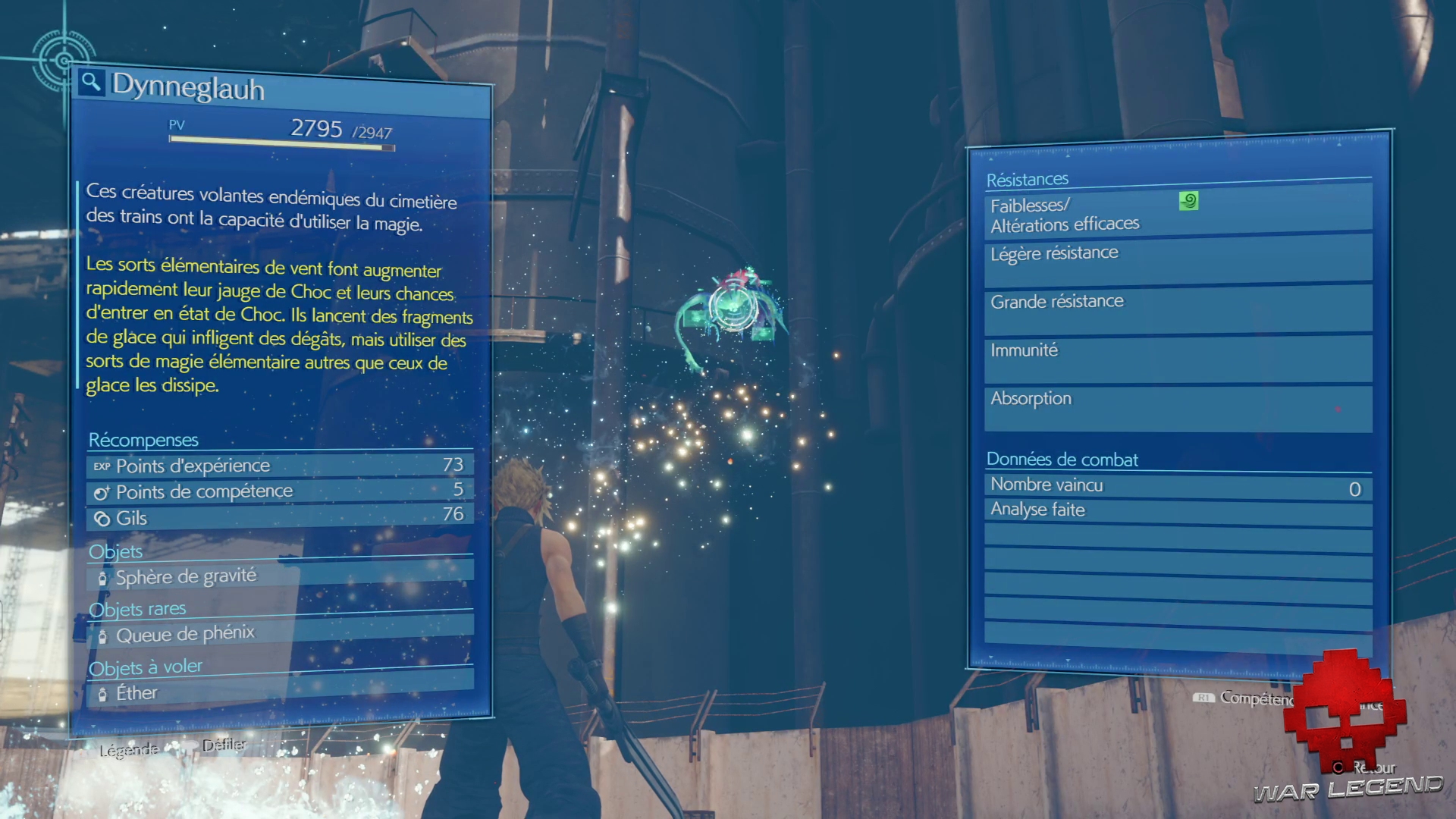
Task: Choose the Queue de phénix rare item
Action: point(279,633)
